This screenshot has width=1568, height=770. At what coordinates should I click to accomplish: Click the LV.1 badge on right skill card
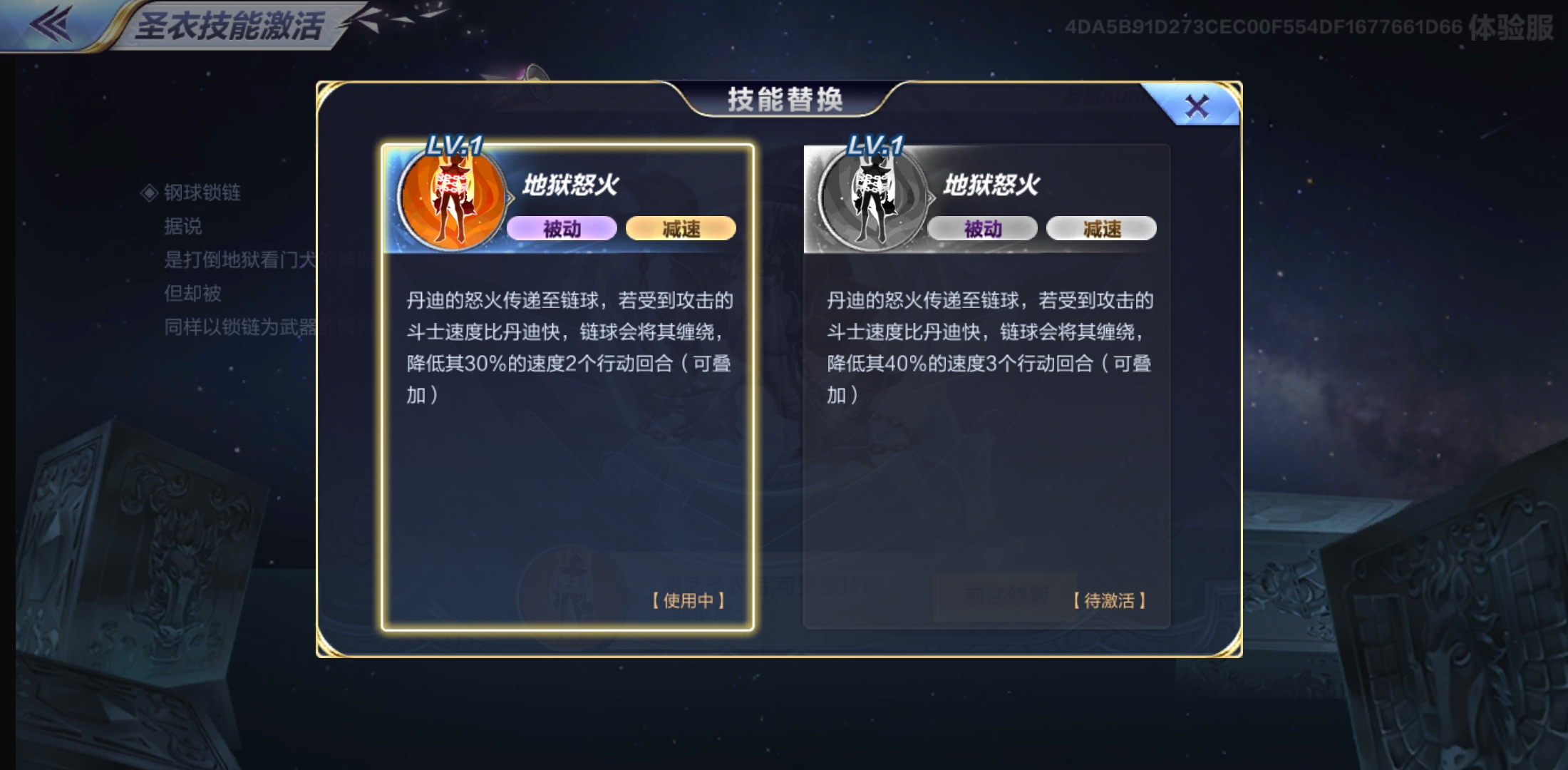[875, 144]
